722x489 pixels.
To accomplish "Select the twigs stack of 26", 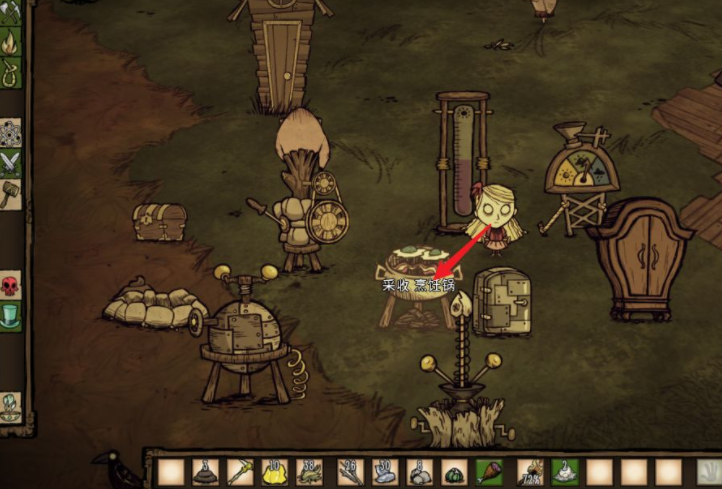I will (x=348, y=471).
